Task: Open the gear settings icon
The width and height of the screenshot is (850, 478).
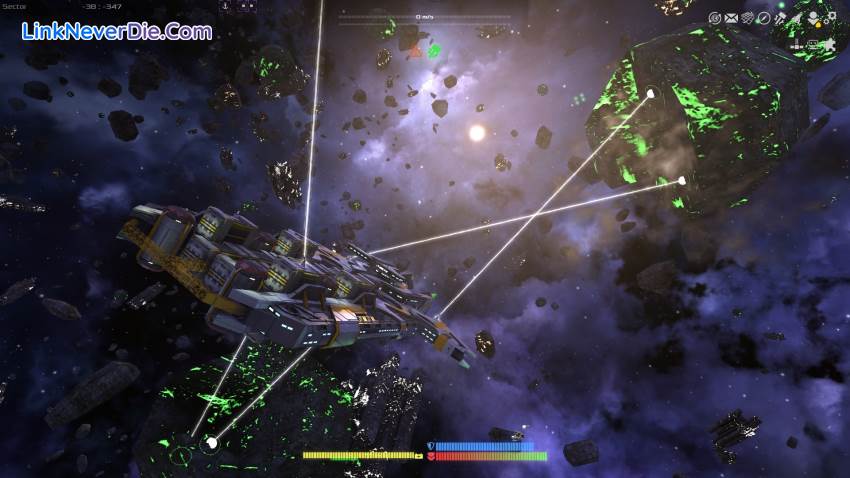Action: pos(831,16)
